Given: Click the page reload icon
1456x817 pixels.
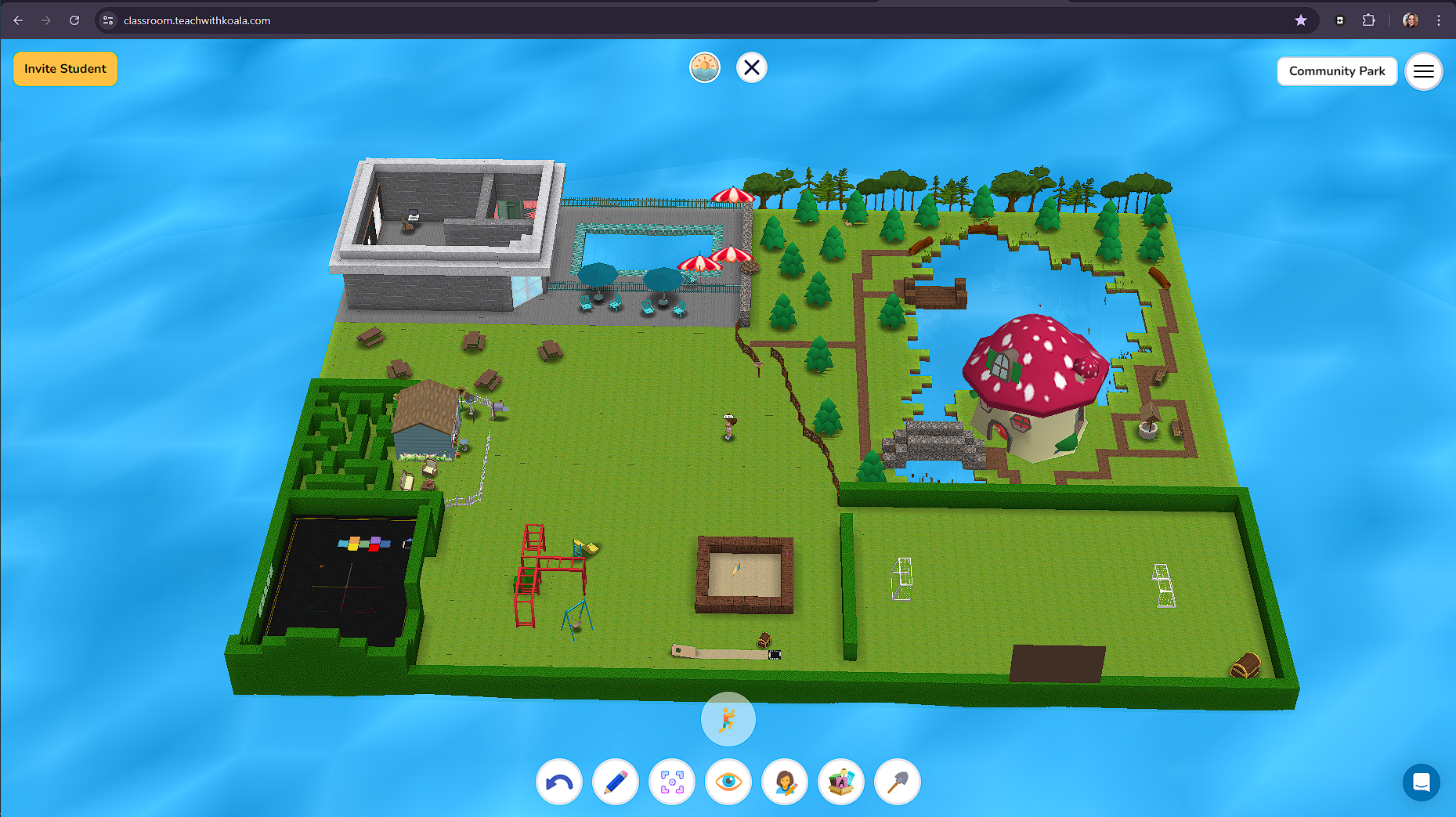Looking at the screenshot, I should [x=74, y=20].
